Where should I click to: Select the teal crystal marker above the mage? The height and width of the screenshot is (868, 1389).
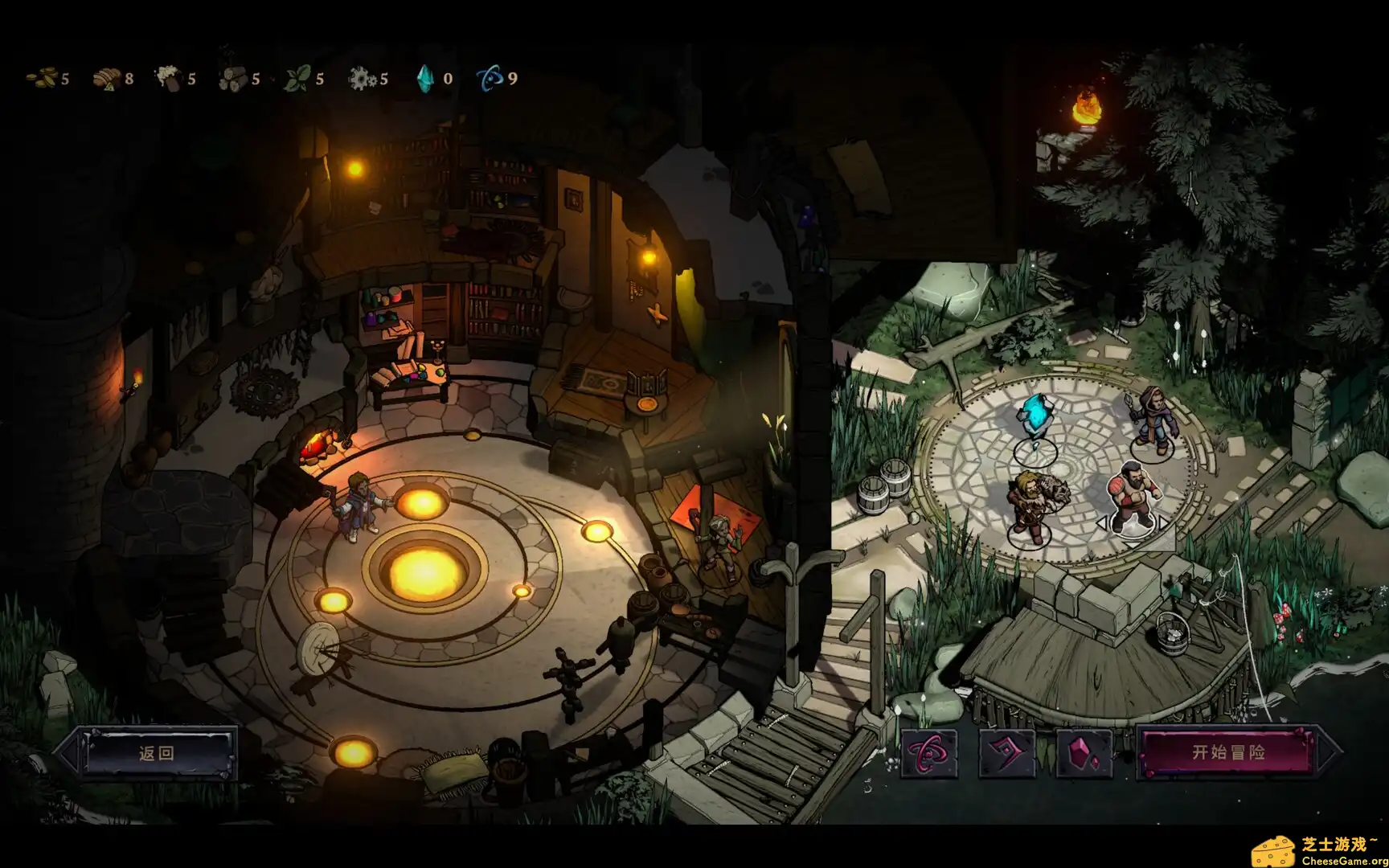pyautogui.click(x=1035, y=414)
